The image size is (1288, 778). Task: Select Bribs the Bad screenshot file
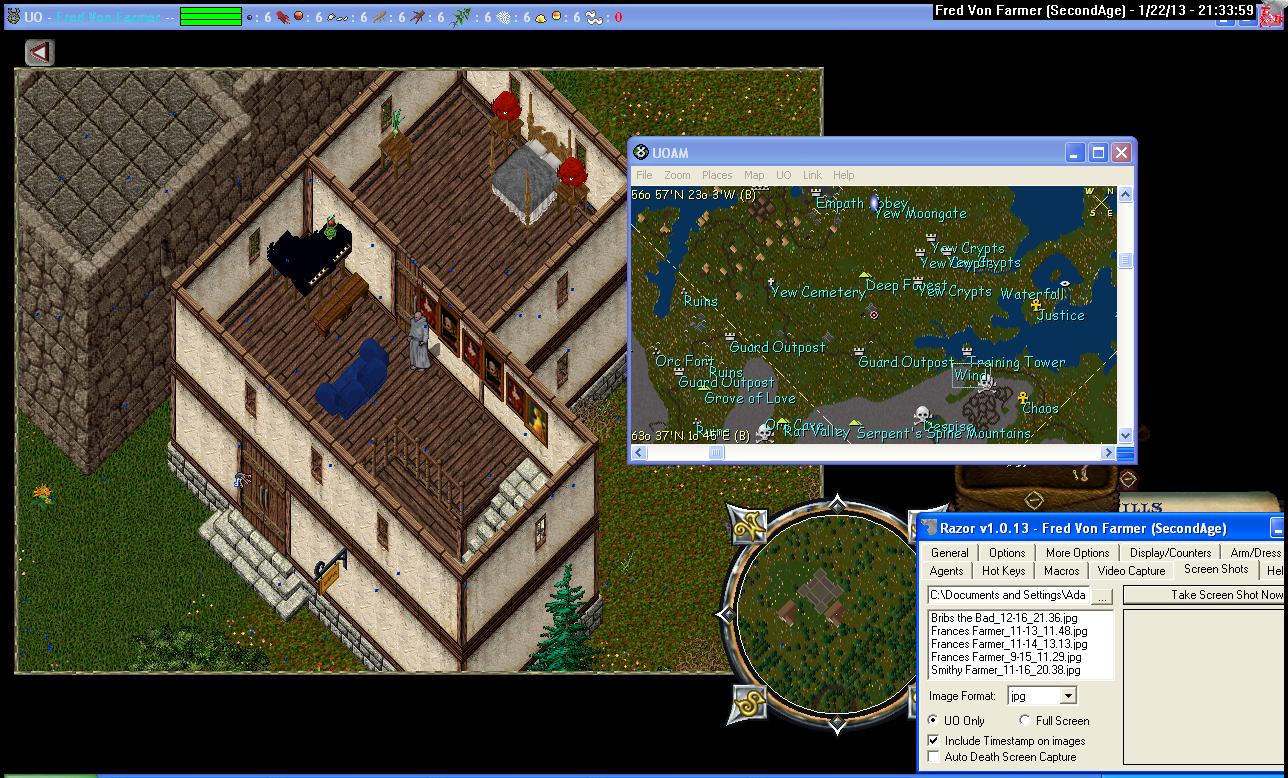click(x=1004, y=618)
